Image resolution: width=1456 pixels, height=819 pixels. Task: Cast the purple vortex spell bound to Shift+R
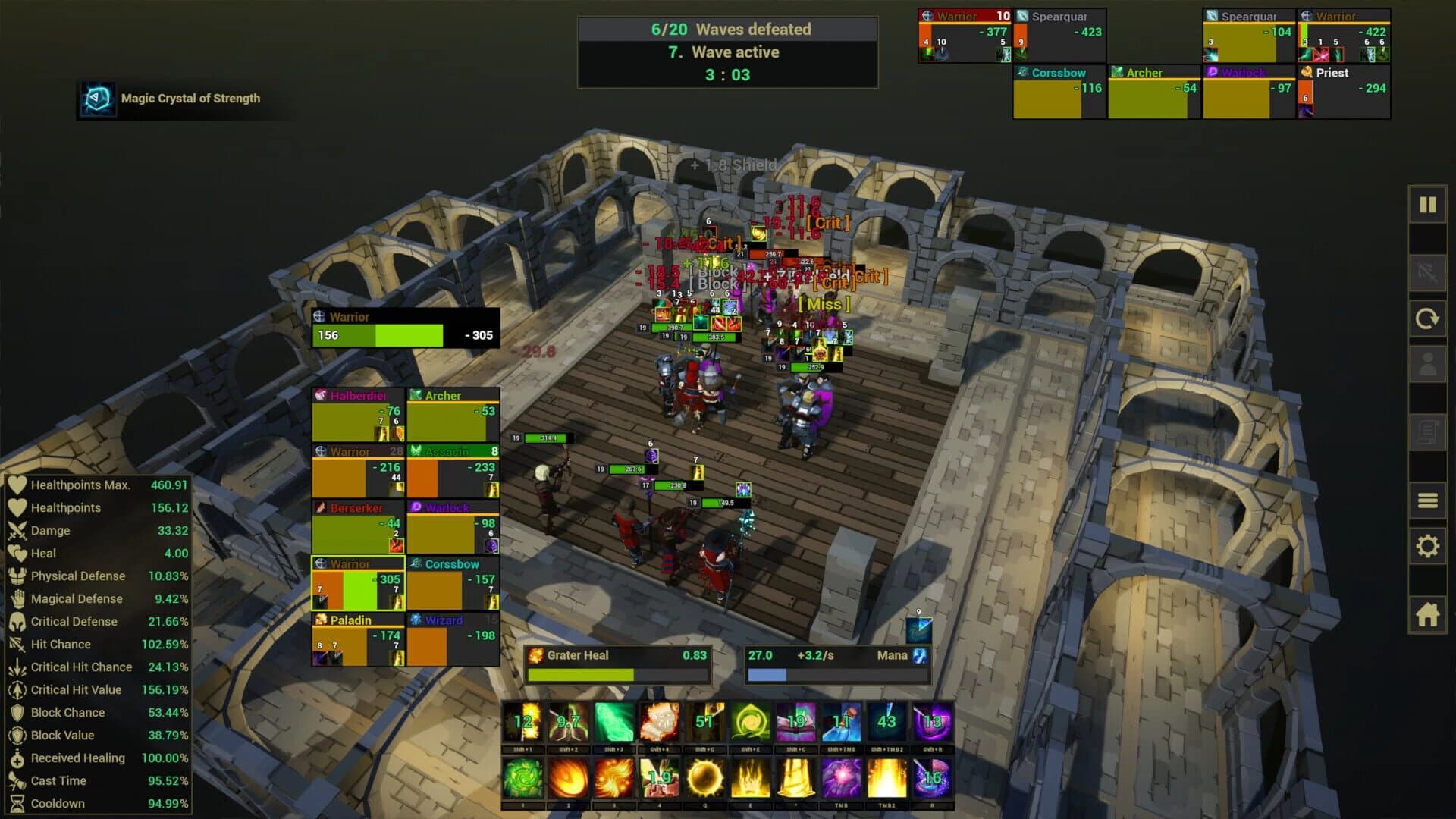click(x=933, y=721)
